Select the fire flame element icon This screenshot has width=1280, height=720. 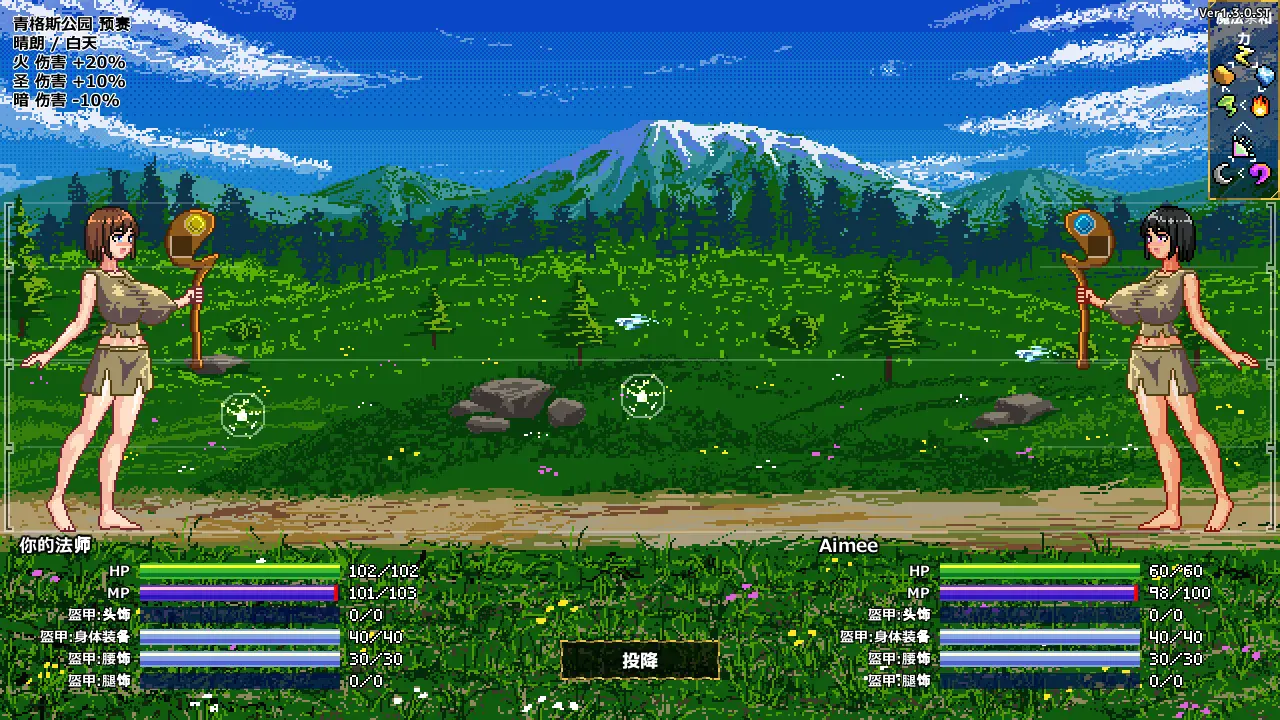1260,104
